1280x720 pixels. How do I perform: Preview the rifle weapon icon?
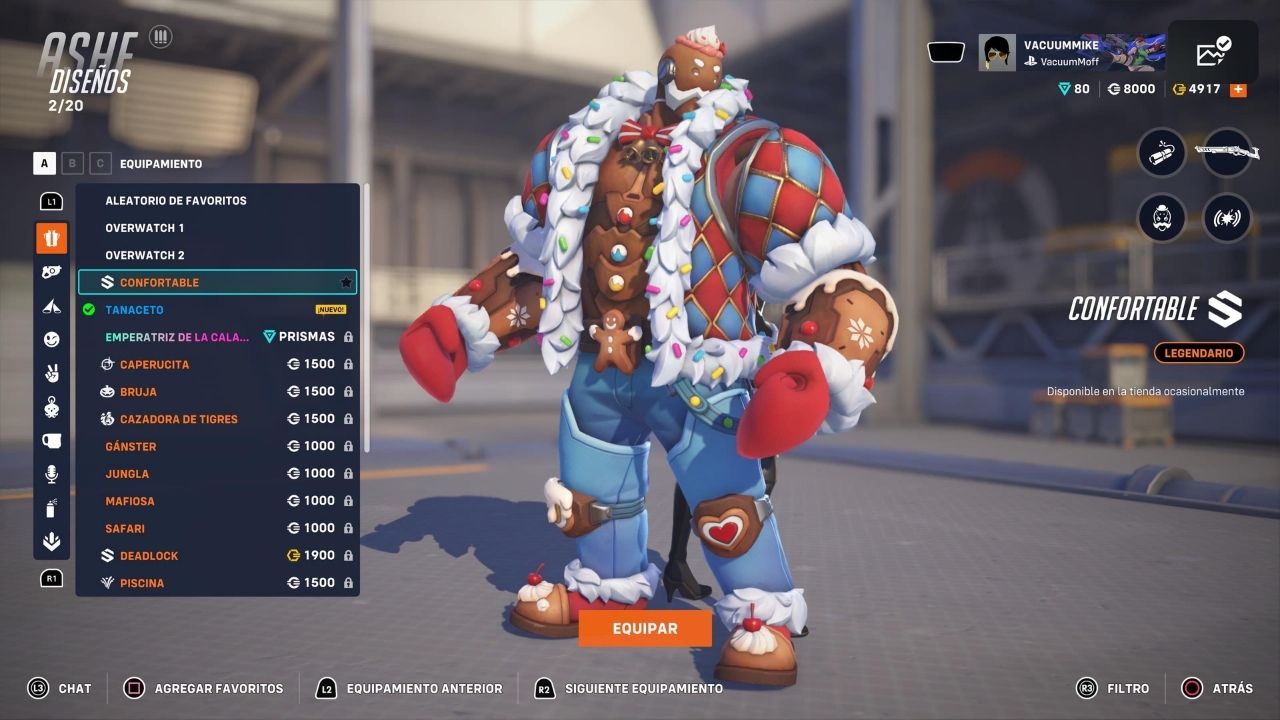coord(1227,153)
